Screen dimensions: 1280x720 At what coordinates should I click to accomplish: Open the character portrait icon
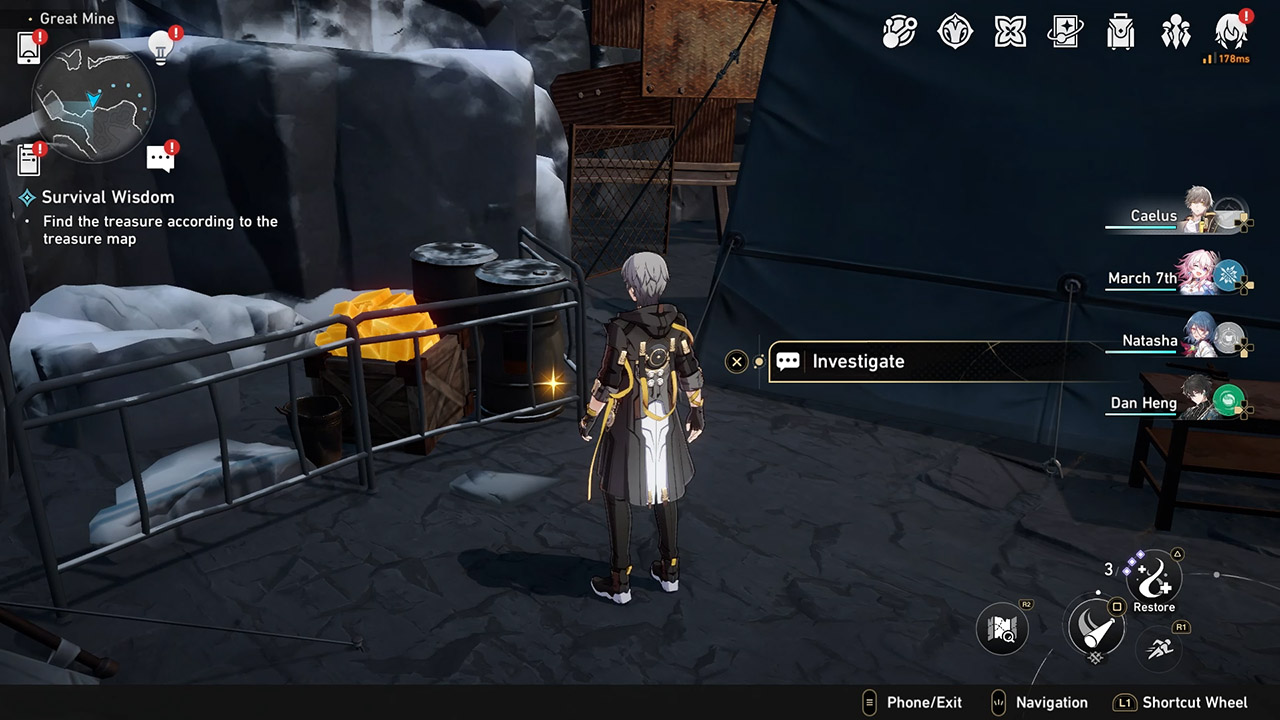pos(1230,33)
